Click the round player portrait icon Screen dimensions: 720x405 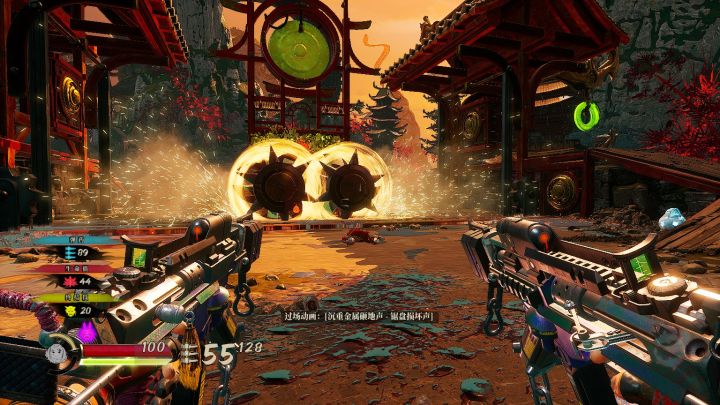click(56, 352)
